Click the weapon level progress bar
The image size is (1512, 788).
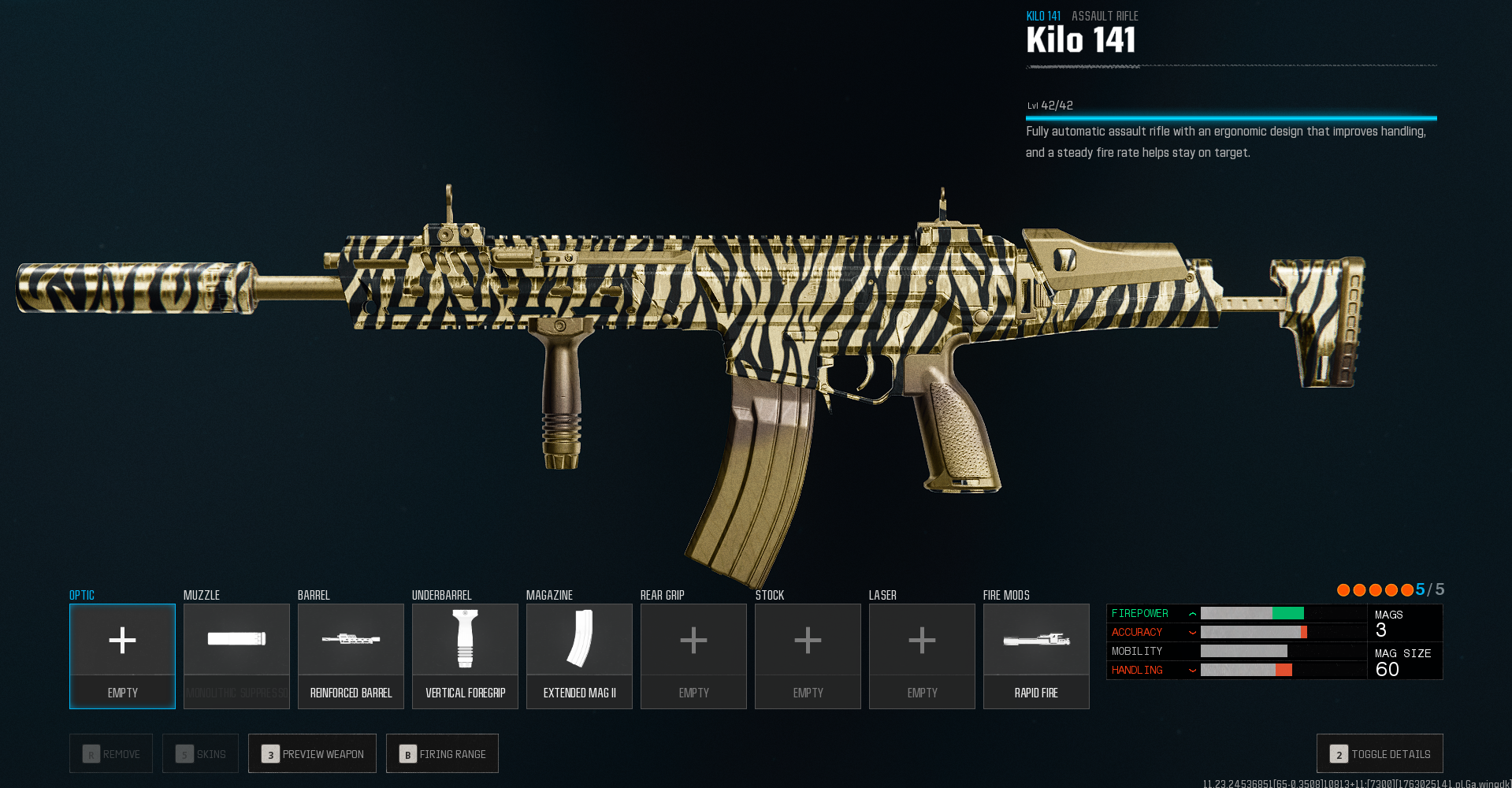coord(1231,117)
